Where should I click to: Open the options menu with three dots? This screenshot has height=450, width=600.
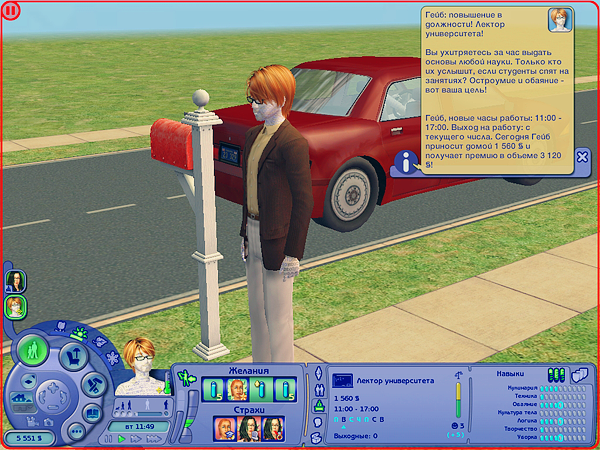(x=76, y=432)
